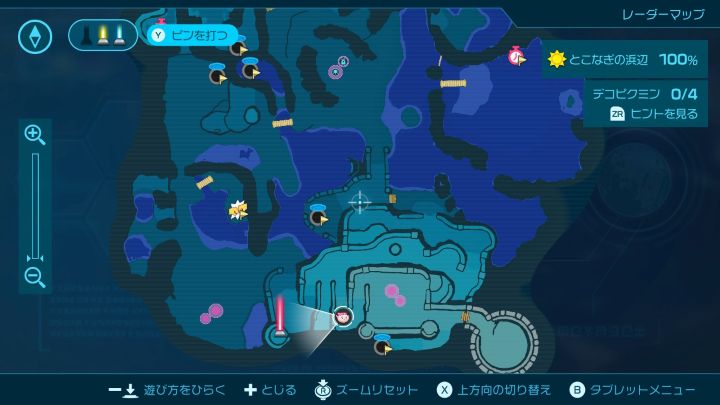Zoom in with the plus magnifier
The width and height of the screenshot is (720, 405).
click(x=35, y=134)
